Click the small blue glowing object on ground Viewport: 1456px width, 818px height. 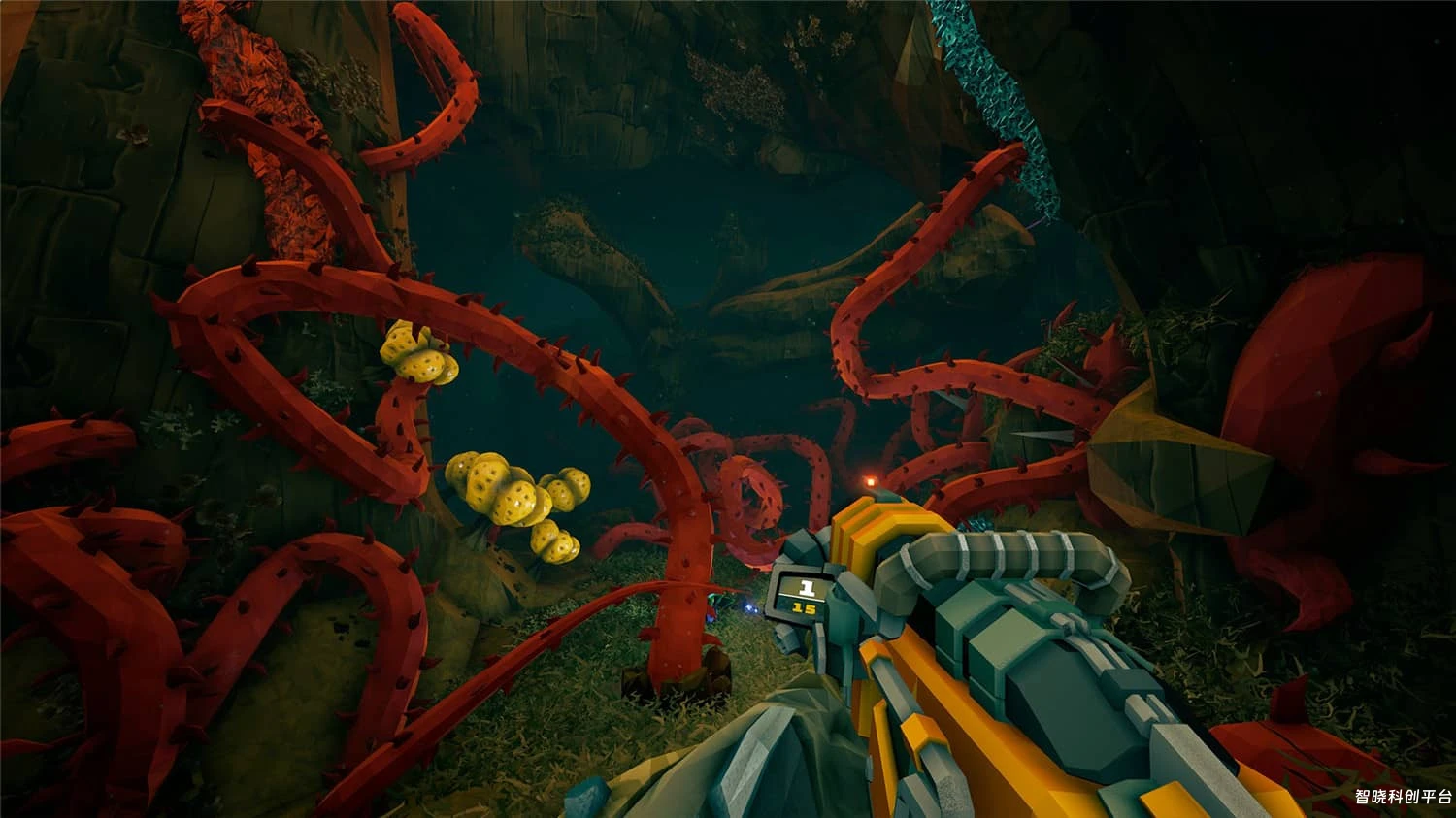[752, 609]
